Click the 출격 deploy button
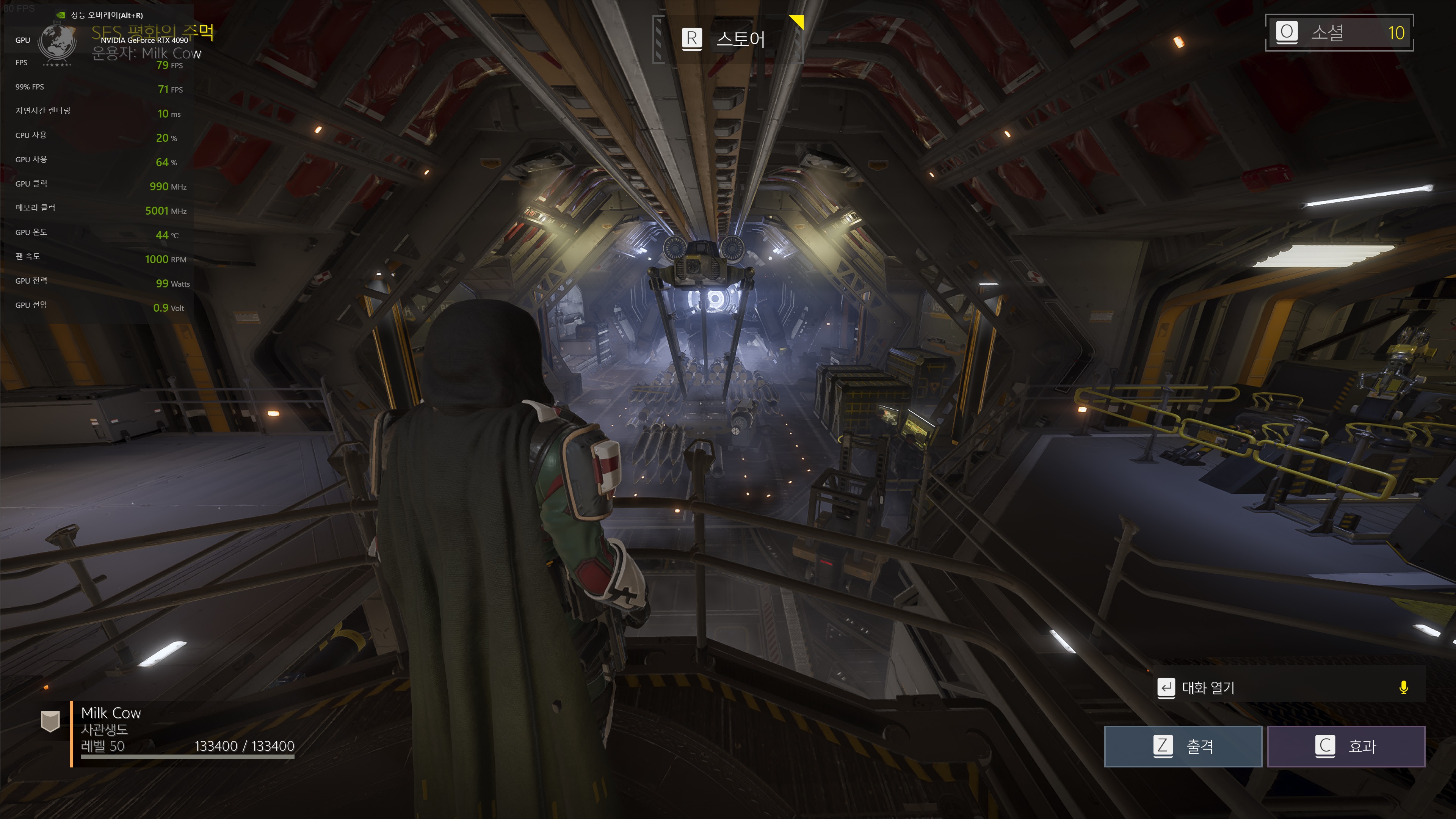 pos(1182,746)
